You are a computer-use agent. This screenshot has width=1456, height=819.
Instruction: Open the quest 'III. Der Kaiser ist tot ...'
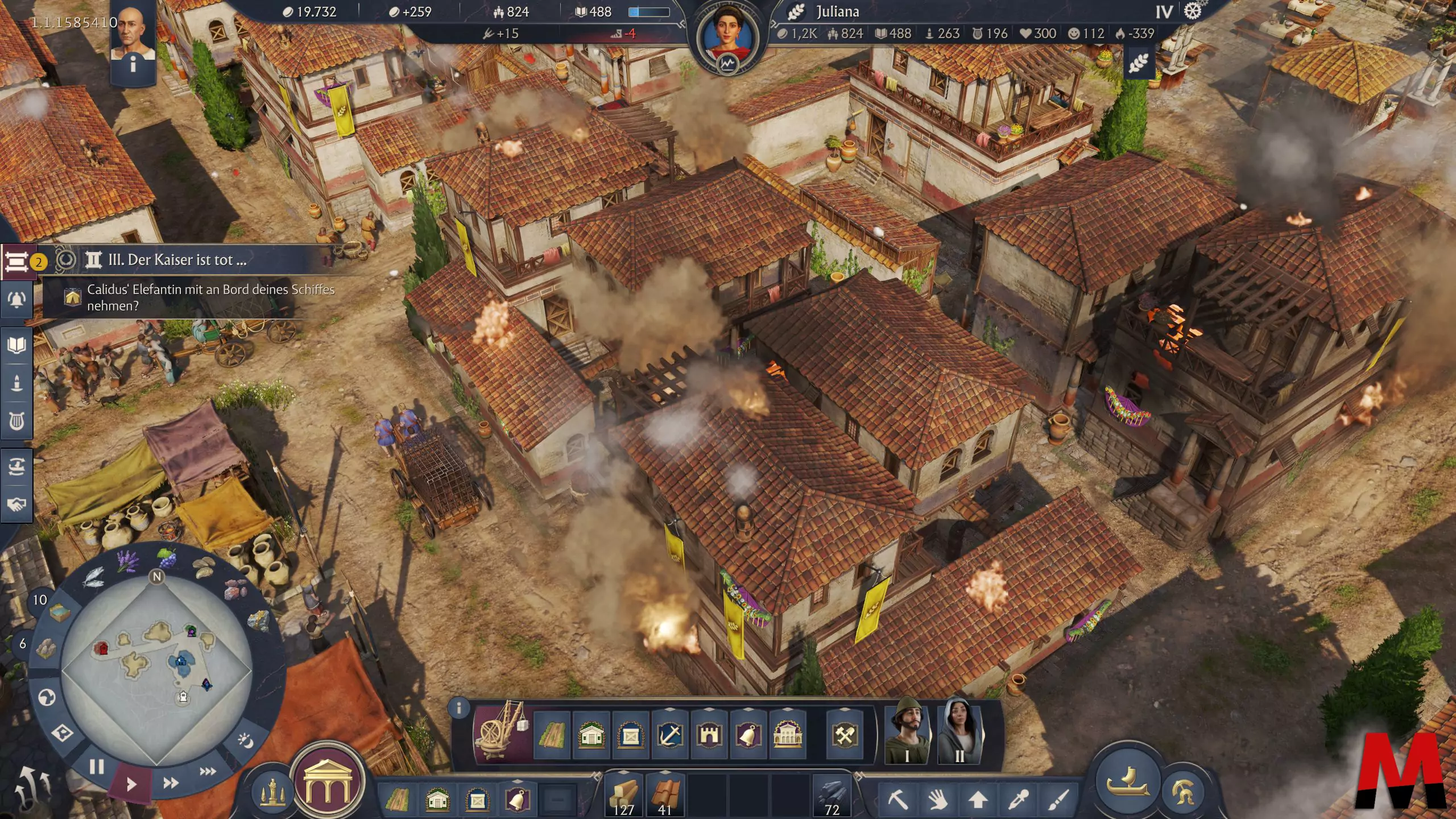[177, 260]
